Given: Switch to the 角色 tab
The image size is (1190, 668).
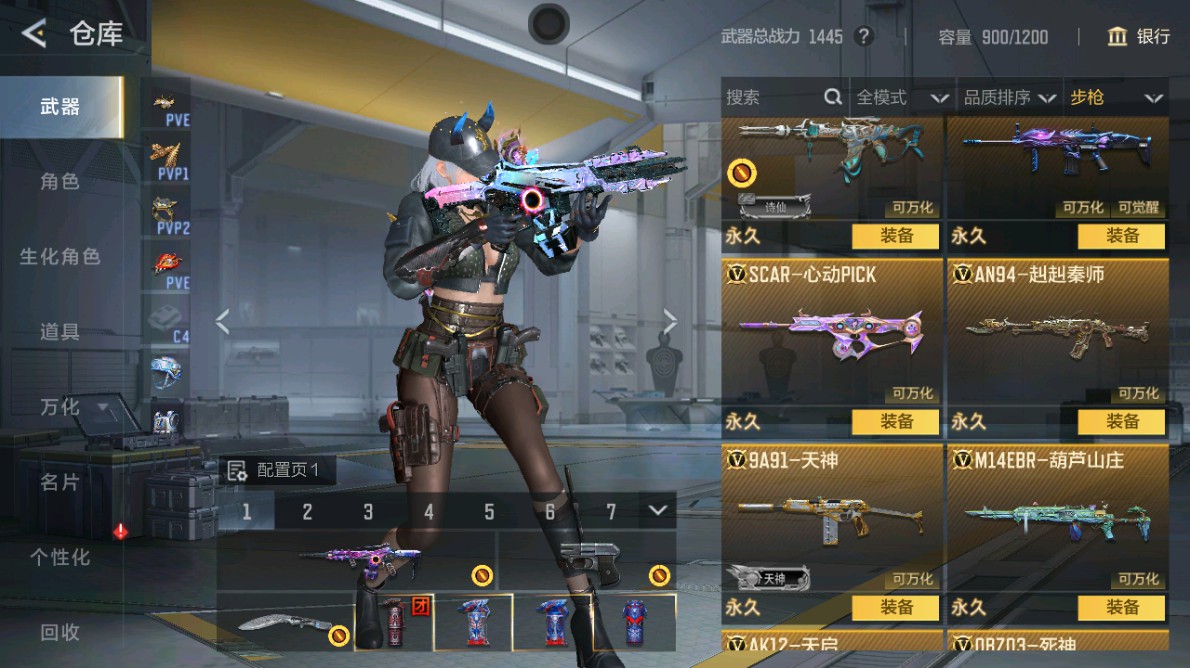Looking at the screenshot, I should click(60, 181).
